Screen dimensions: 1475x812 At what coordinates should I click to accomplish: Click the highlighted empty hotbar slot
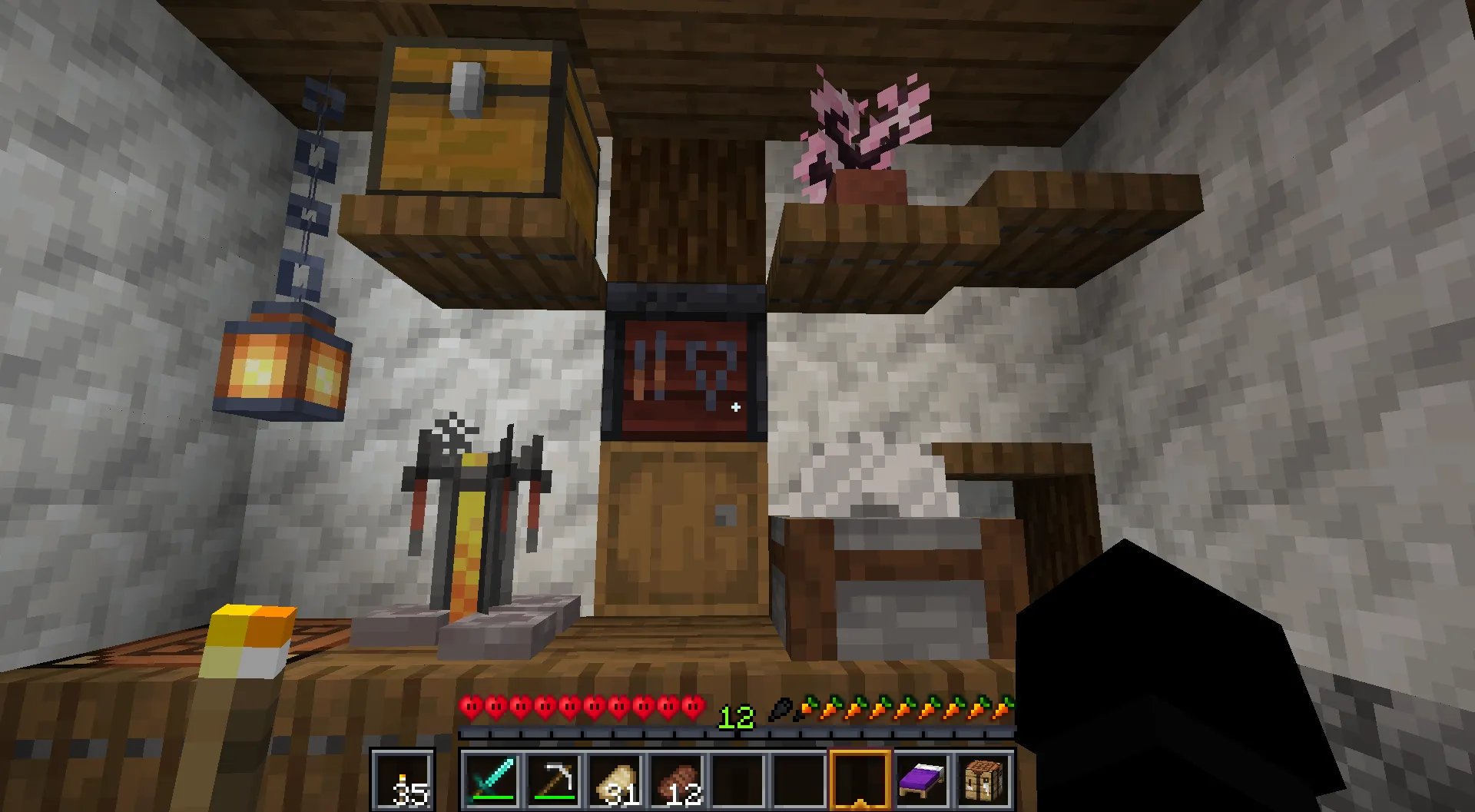(x=860, y=780)
